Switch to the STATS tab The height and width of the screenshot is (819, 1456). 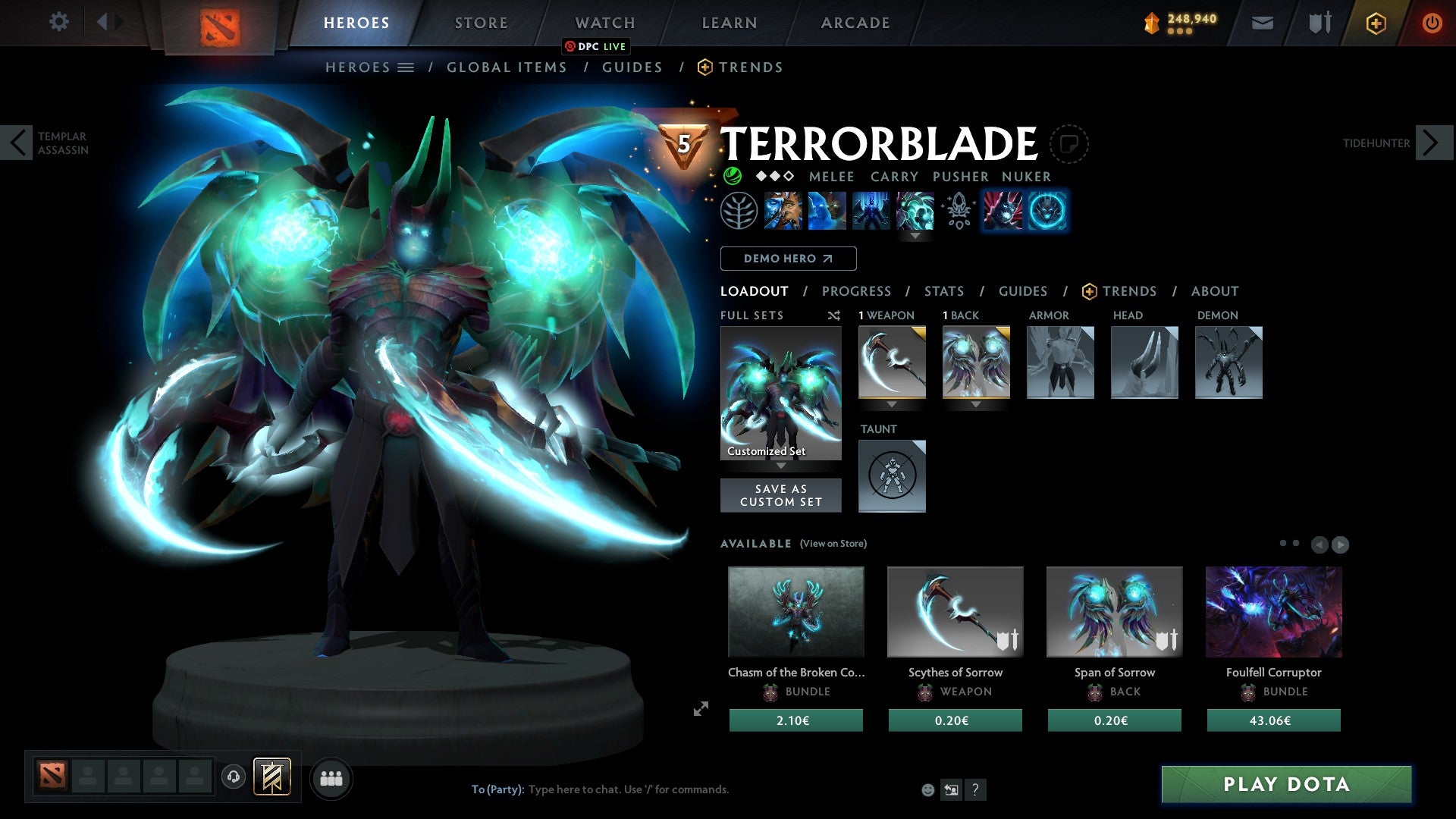tap(943, 291)
